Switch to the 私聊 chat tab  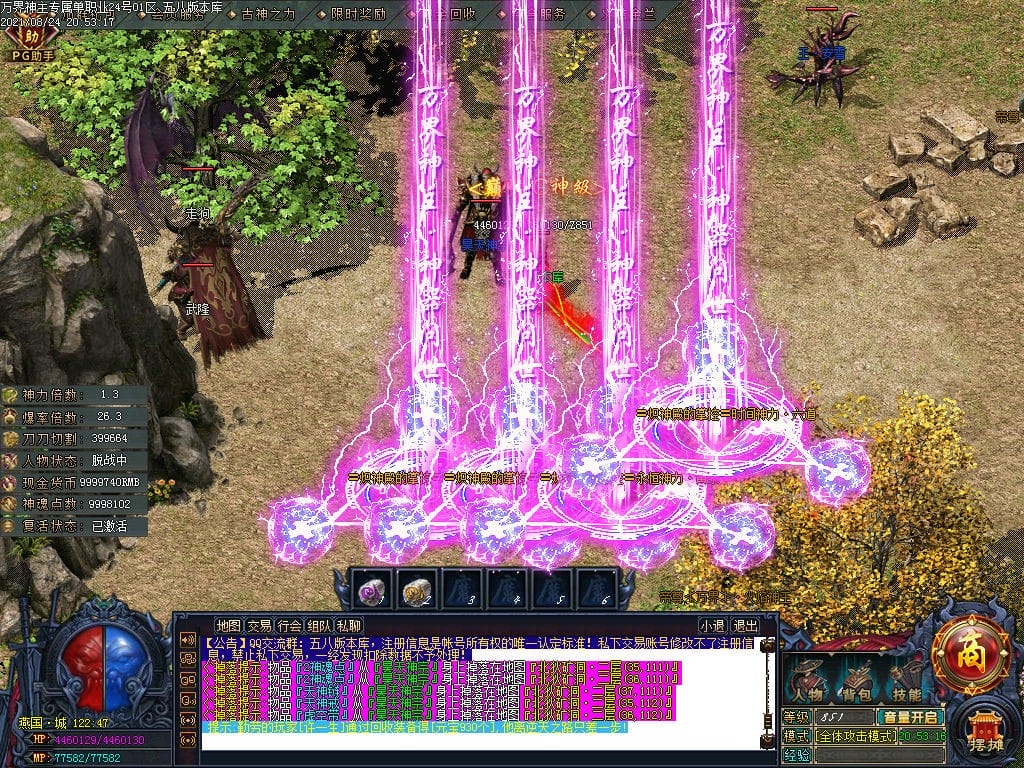[x=349, y=626]
